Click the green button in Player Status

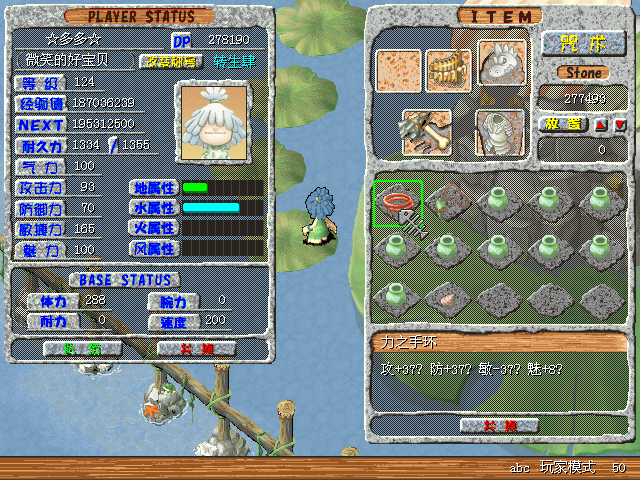(x=84, y=349)
